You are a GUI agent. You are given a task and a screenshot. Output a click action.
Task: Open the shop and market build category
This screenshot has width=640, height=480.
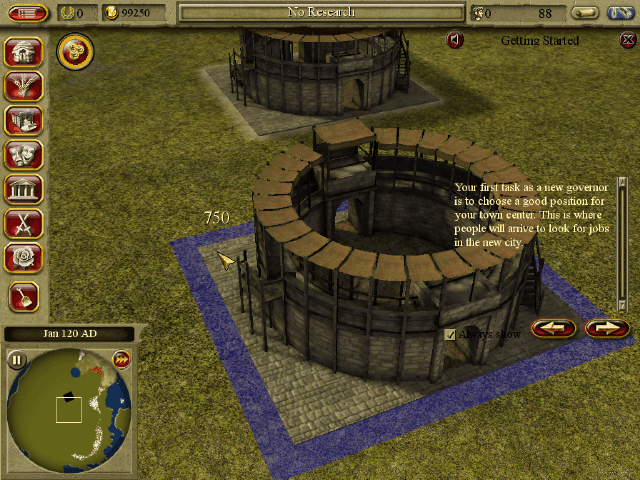point(22,120)
